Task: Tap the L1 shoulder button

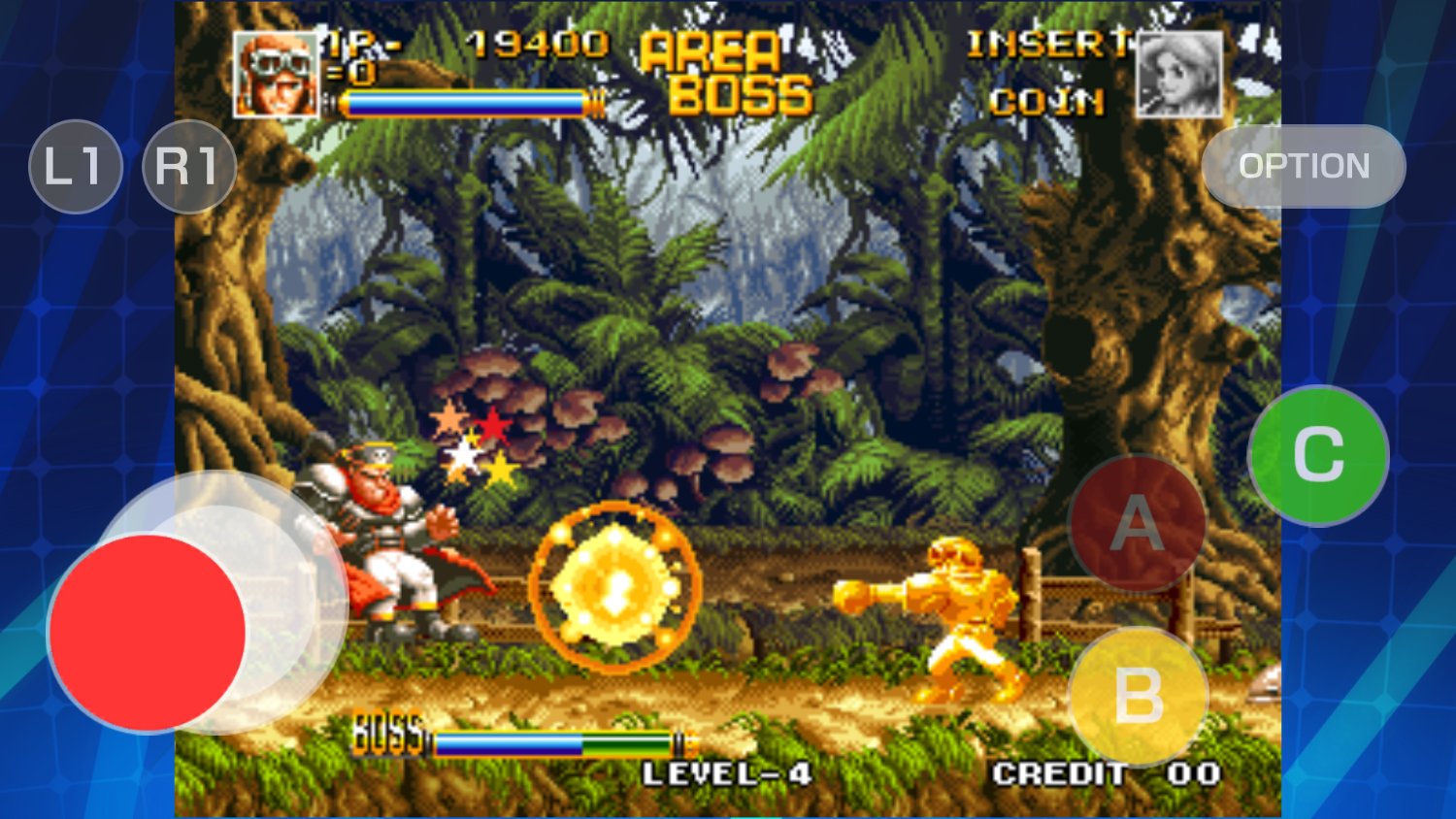Action: pos(76,166)
